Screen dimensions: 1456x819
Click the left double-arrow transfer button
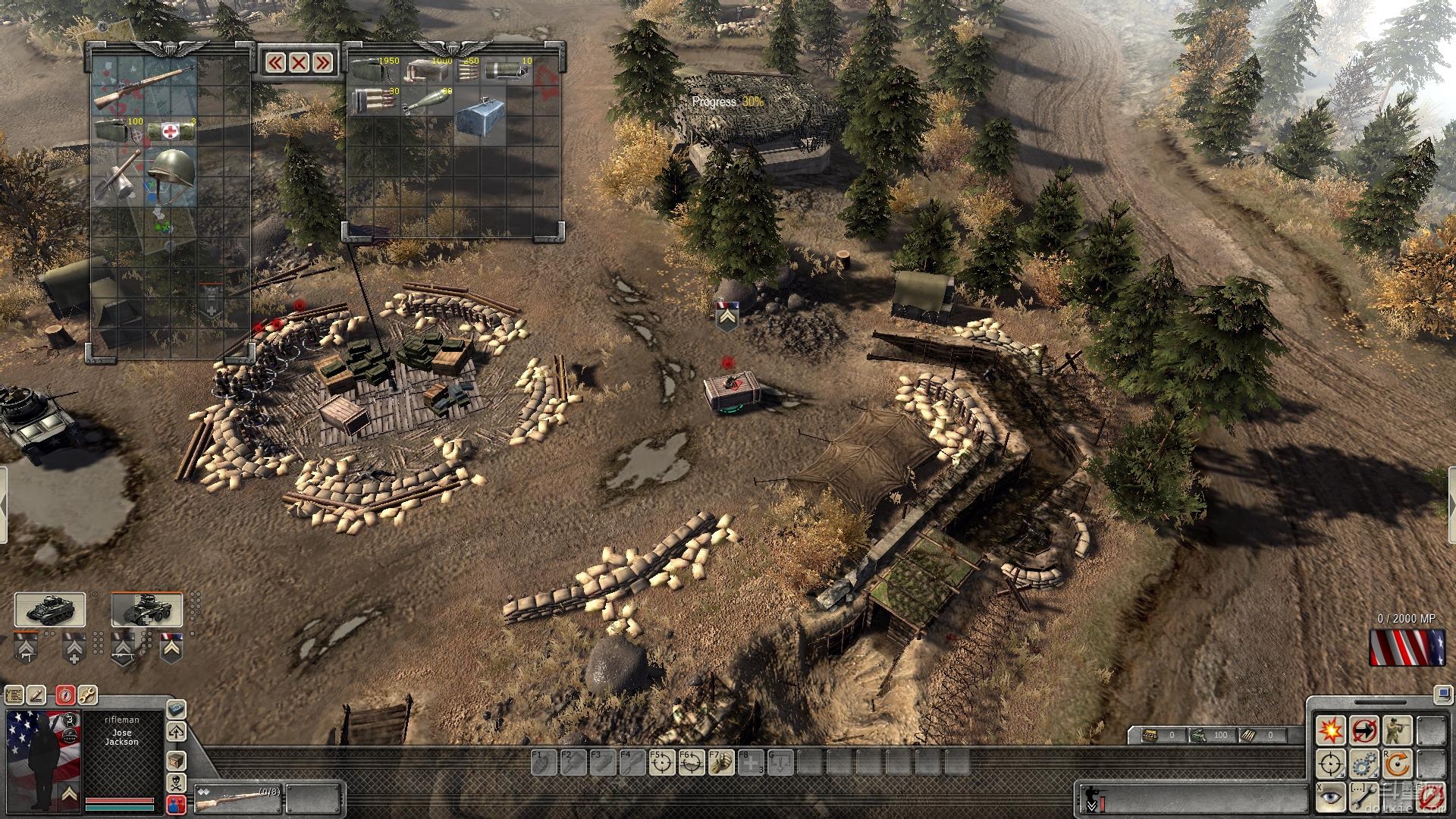click(275, 62)
